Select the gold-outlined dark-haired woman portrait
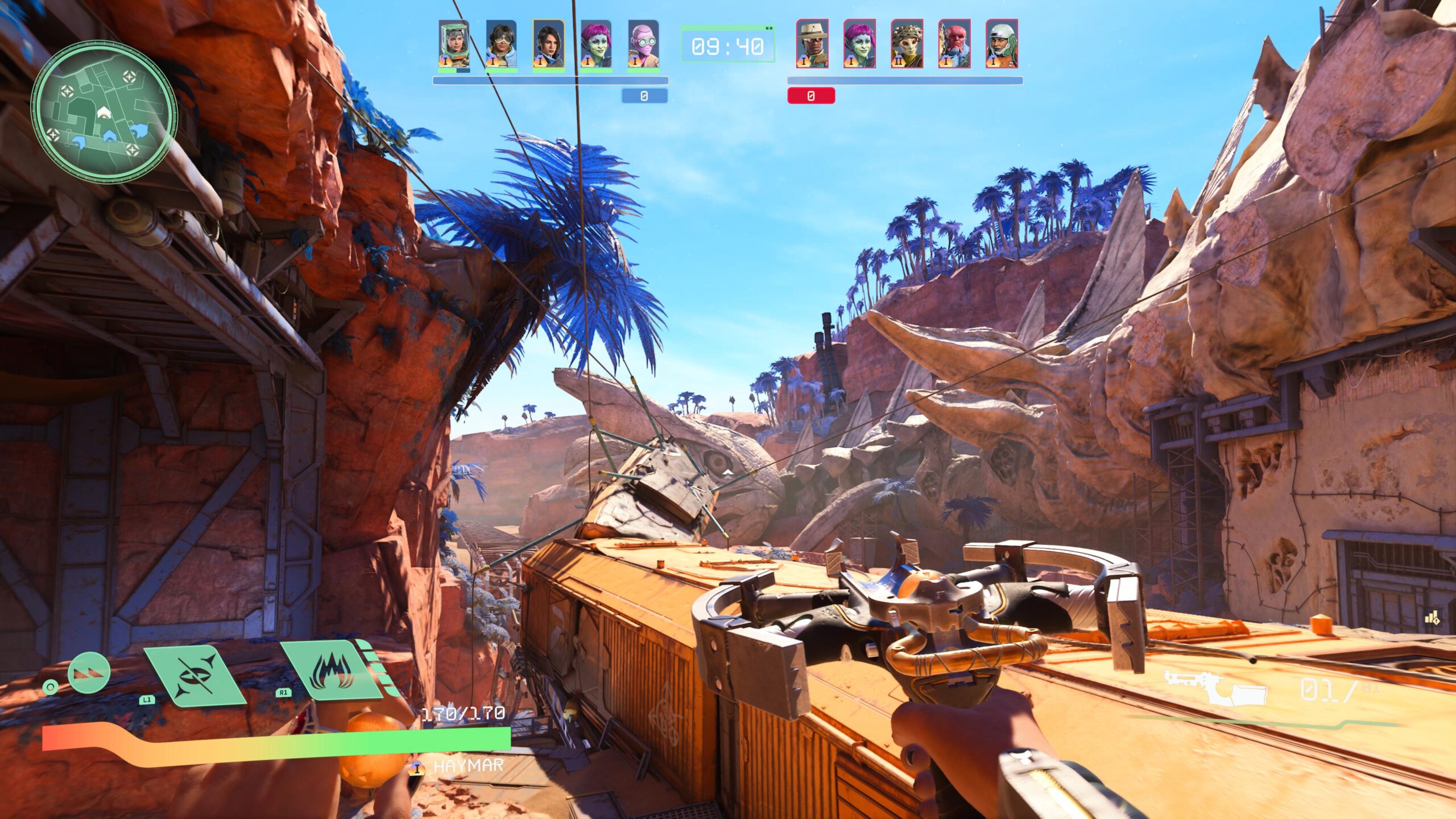 click(x=548, y=44)
